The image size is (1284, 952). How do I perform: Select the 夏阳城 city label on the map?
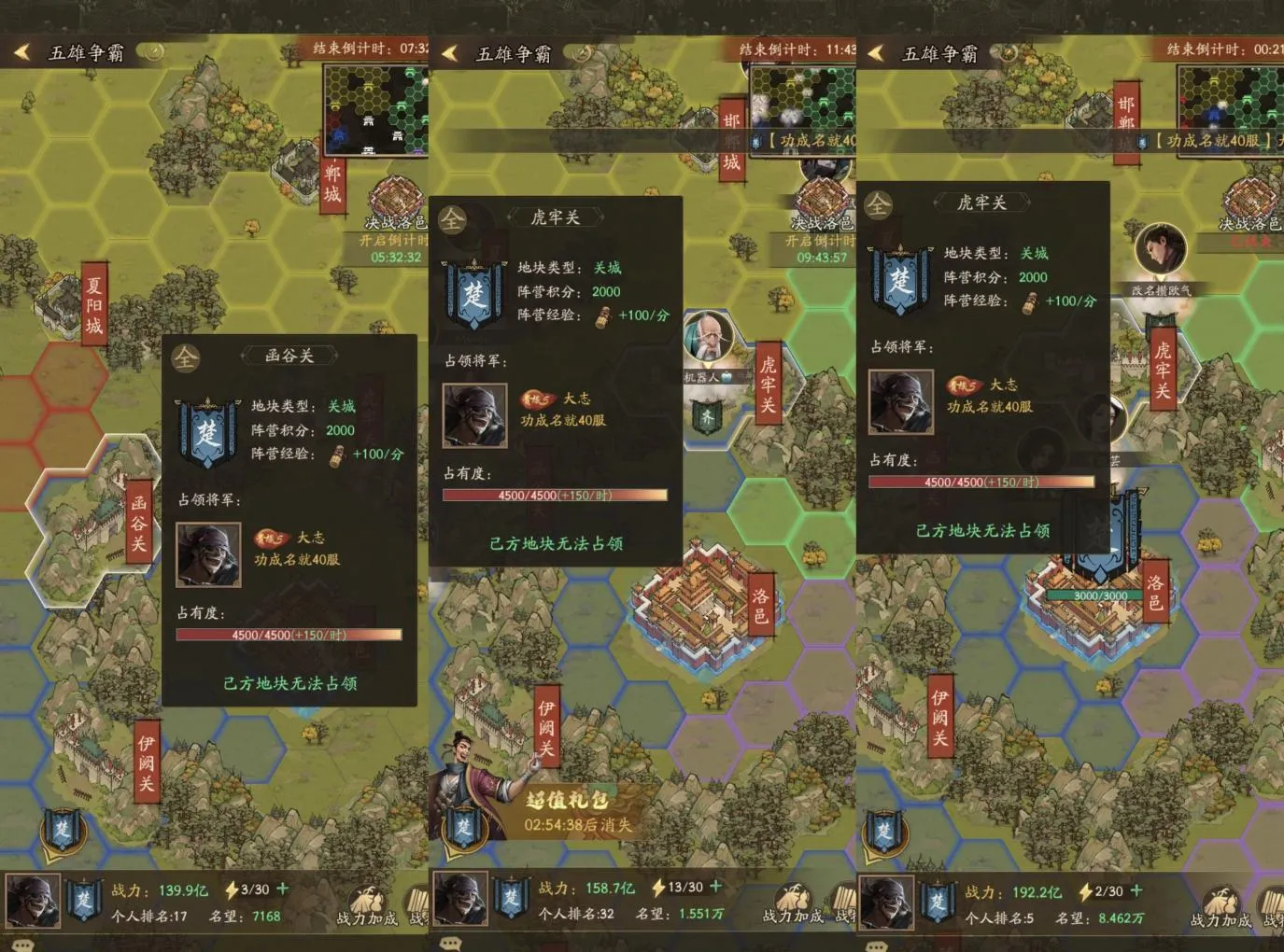click(x=93, y=305)
